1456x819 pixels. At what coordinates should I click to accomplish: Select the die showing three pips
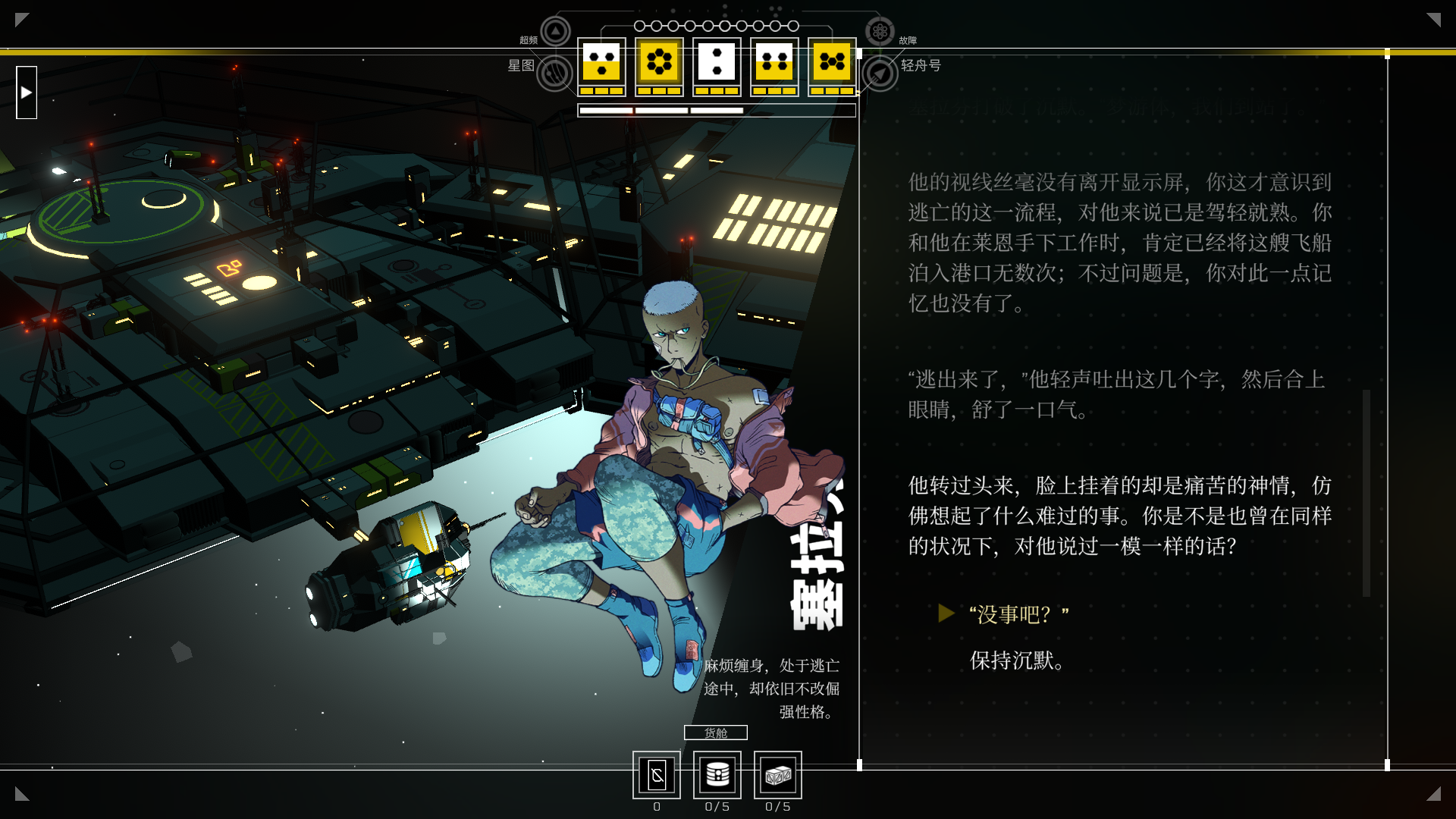point(601,62)
